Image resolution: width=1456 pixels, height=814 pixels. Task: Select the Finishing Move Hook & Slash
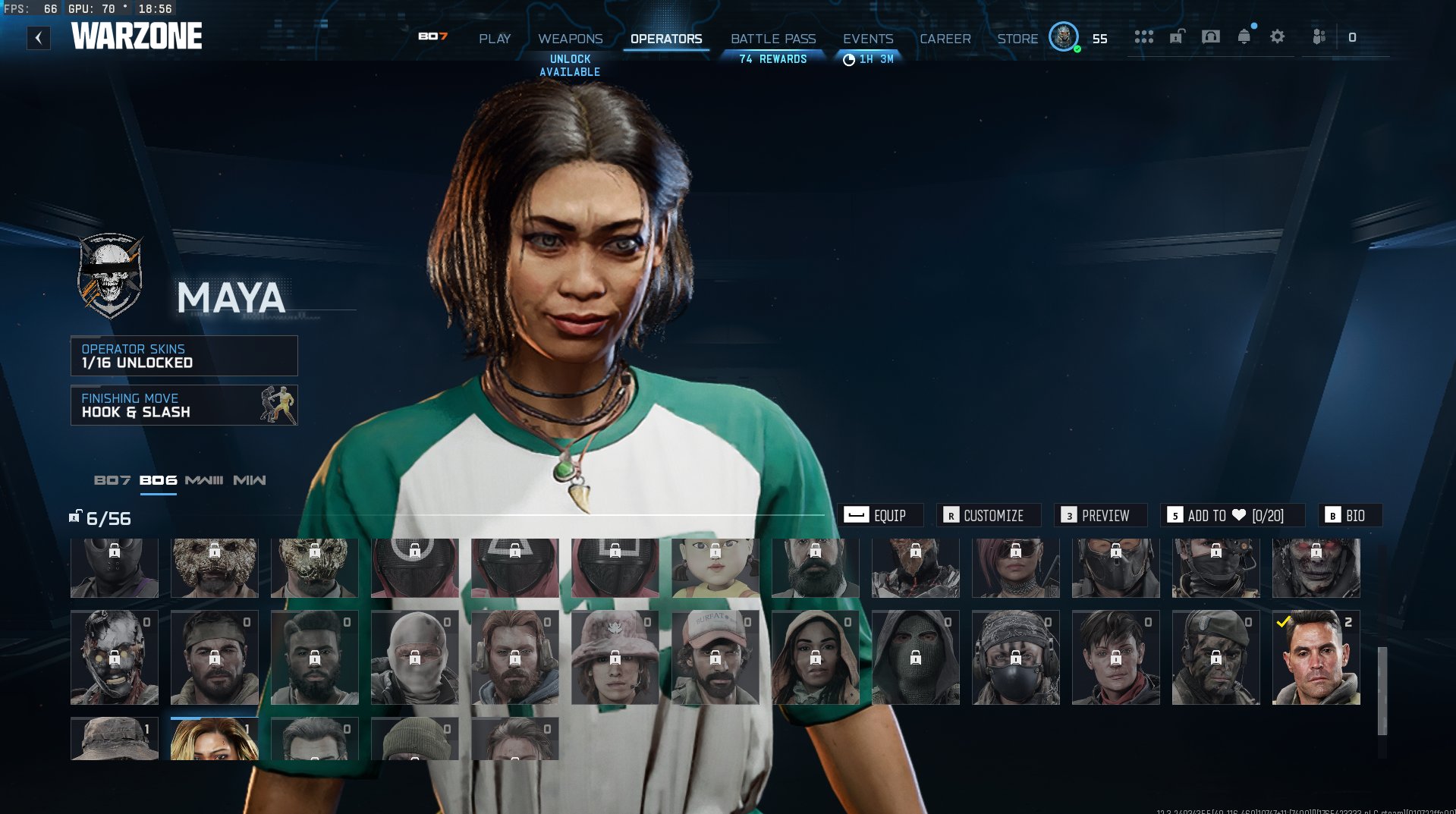click(x=184, y=405)
